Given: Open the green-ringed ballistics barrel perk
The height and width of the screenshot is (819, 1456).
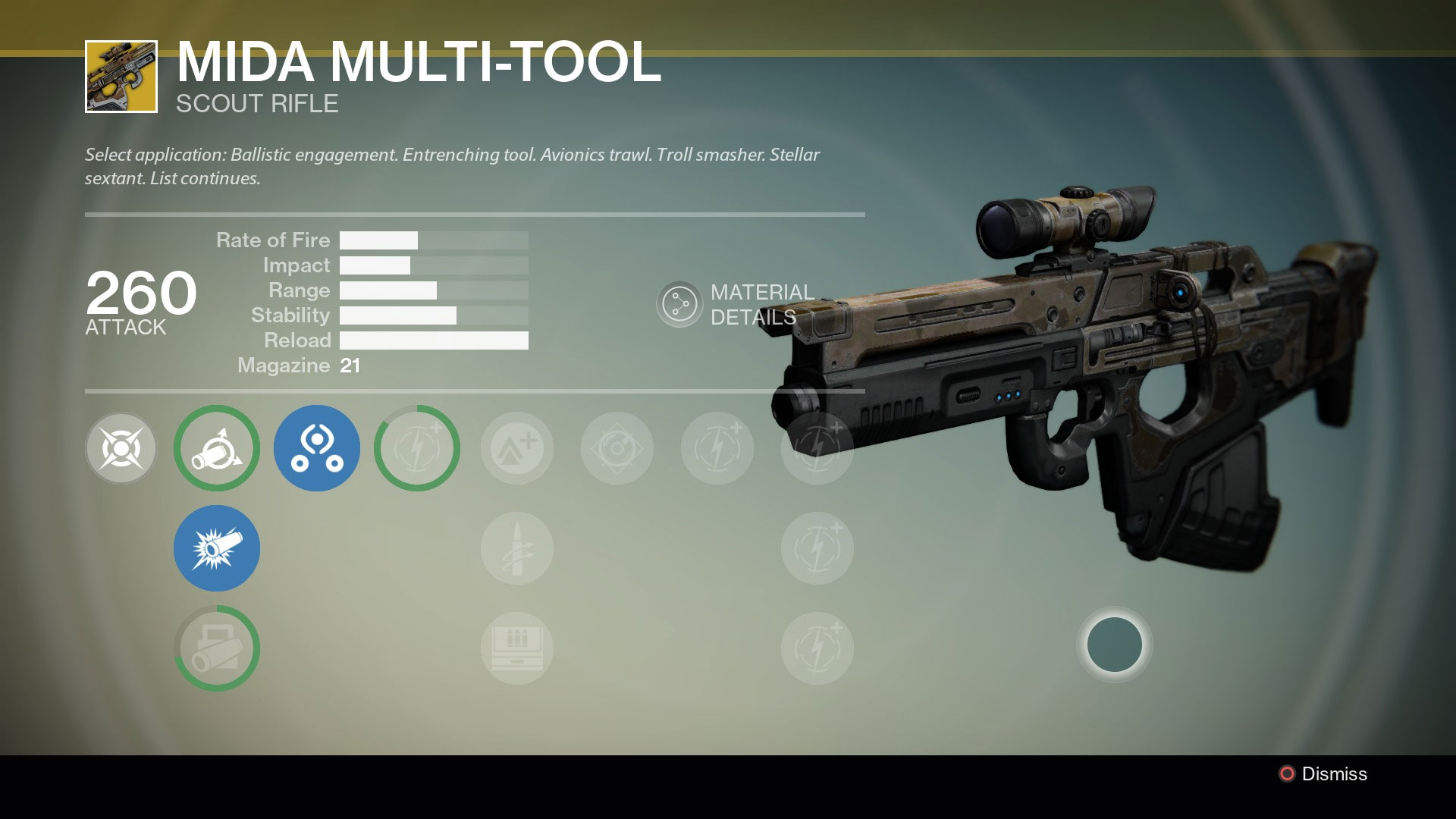Looking at the screenshot, I should pos(216,448).
